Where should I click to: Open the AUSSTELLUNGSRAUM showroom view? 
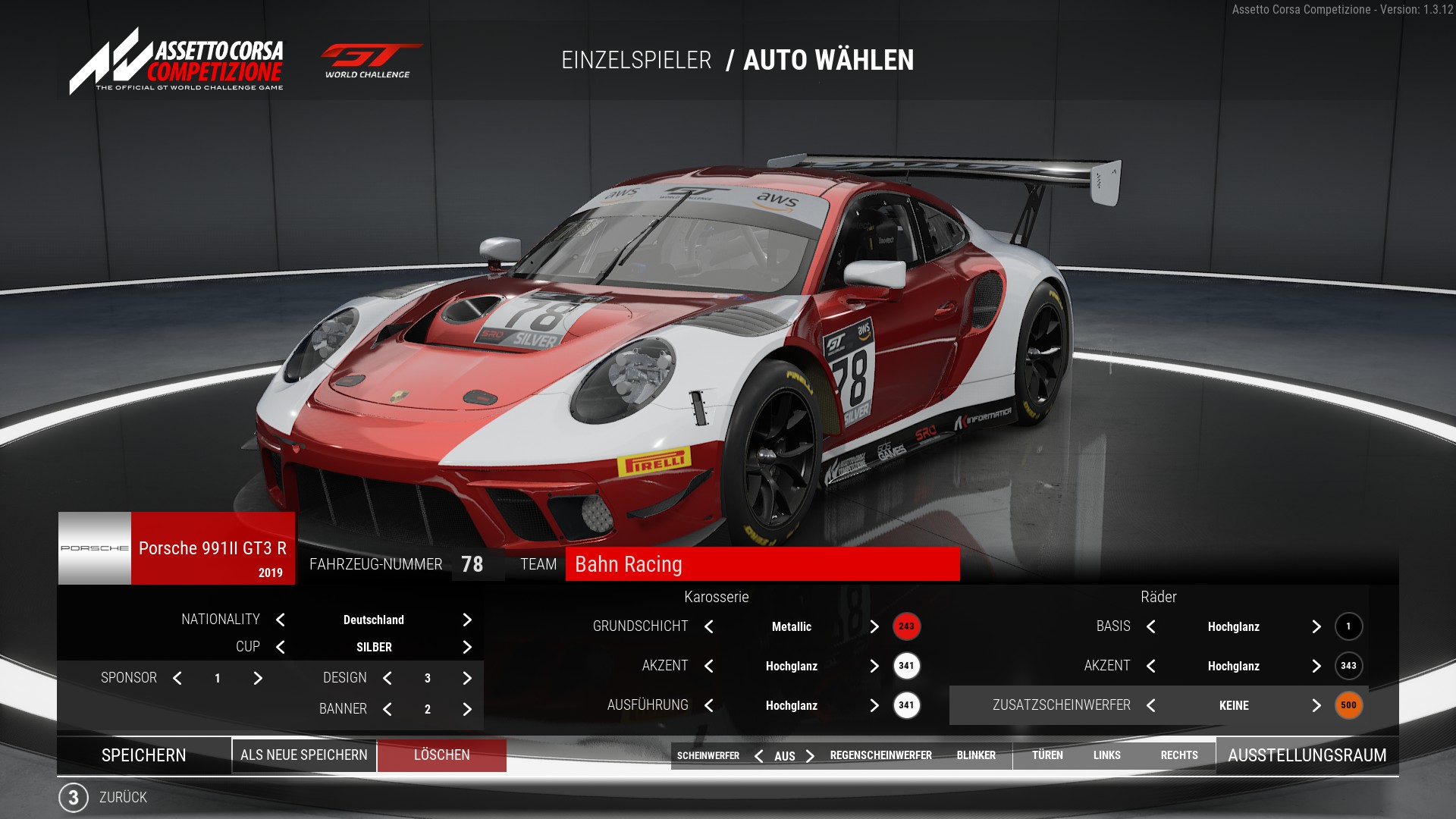tap(1307, 755)
